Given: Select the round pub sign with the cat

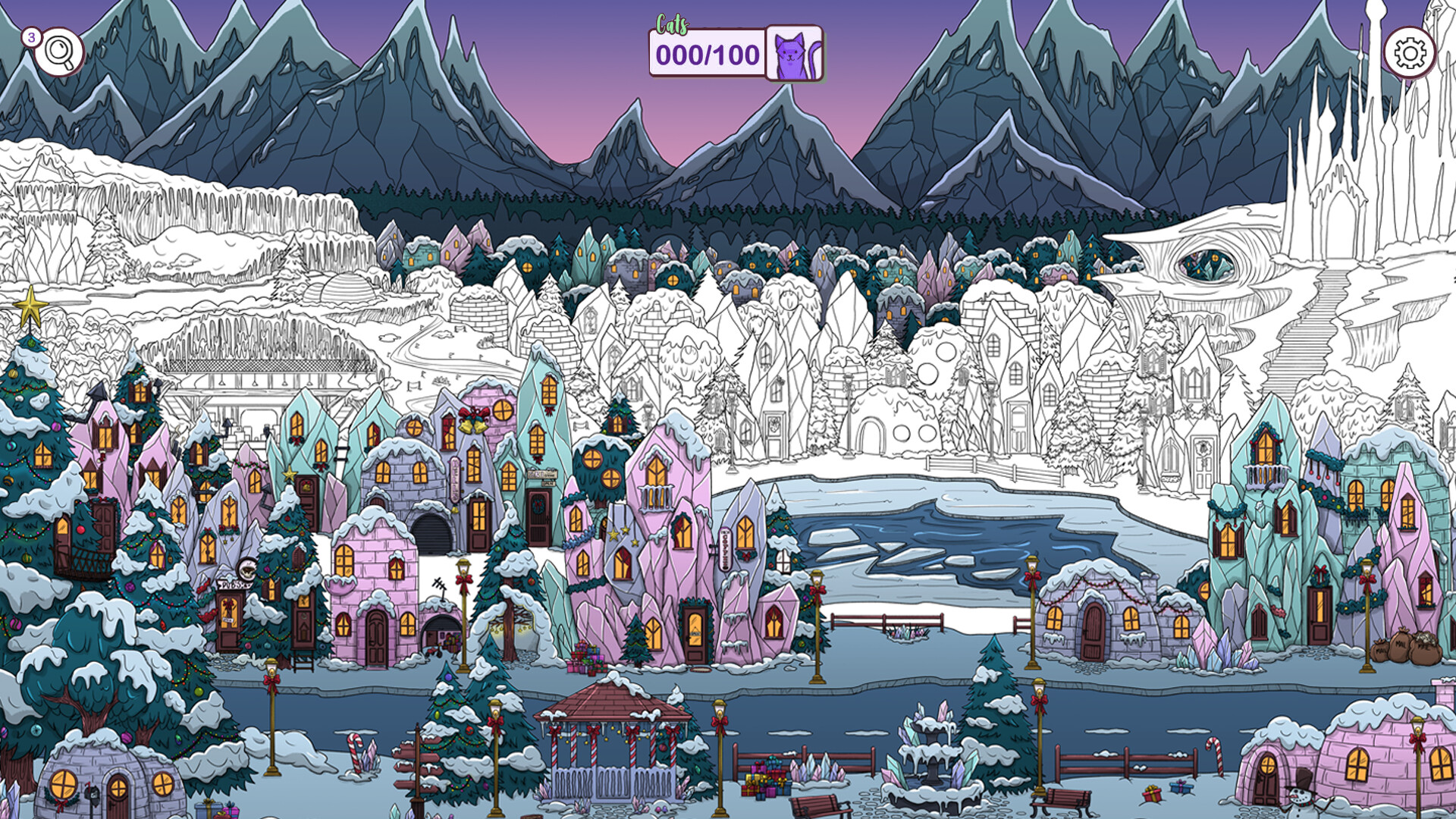Looking at the screenshot, I should (x=248, y=569).
